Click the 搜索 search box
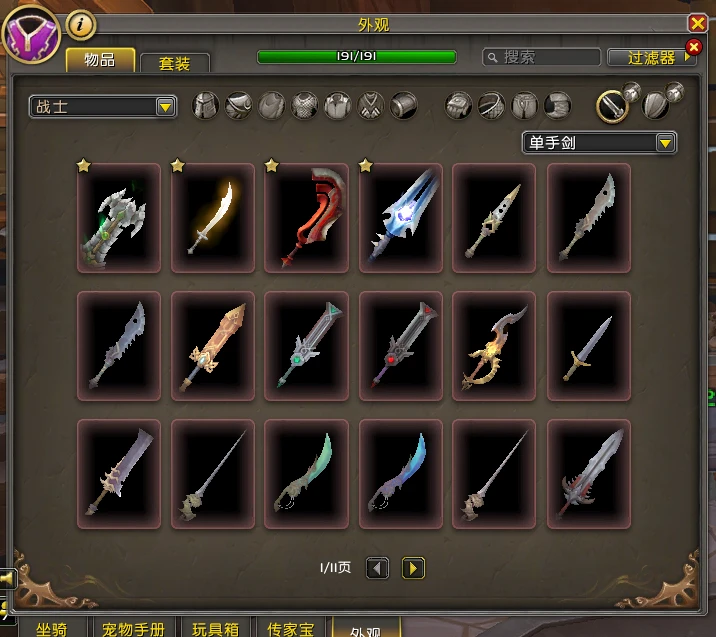This screenshot has height=637, width=716. coord(545,58)
